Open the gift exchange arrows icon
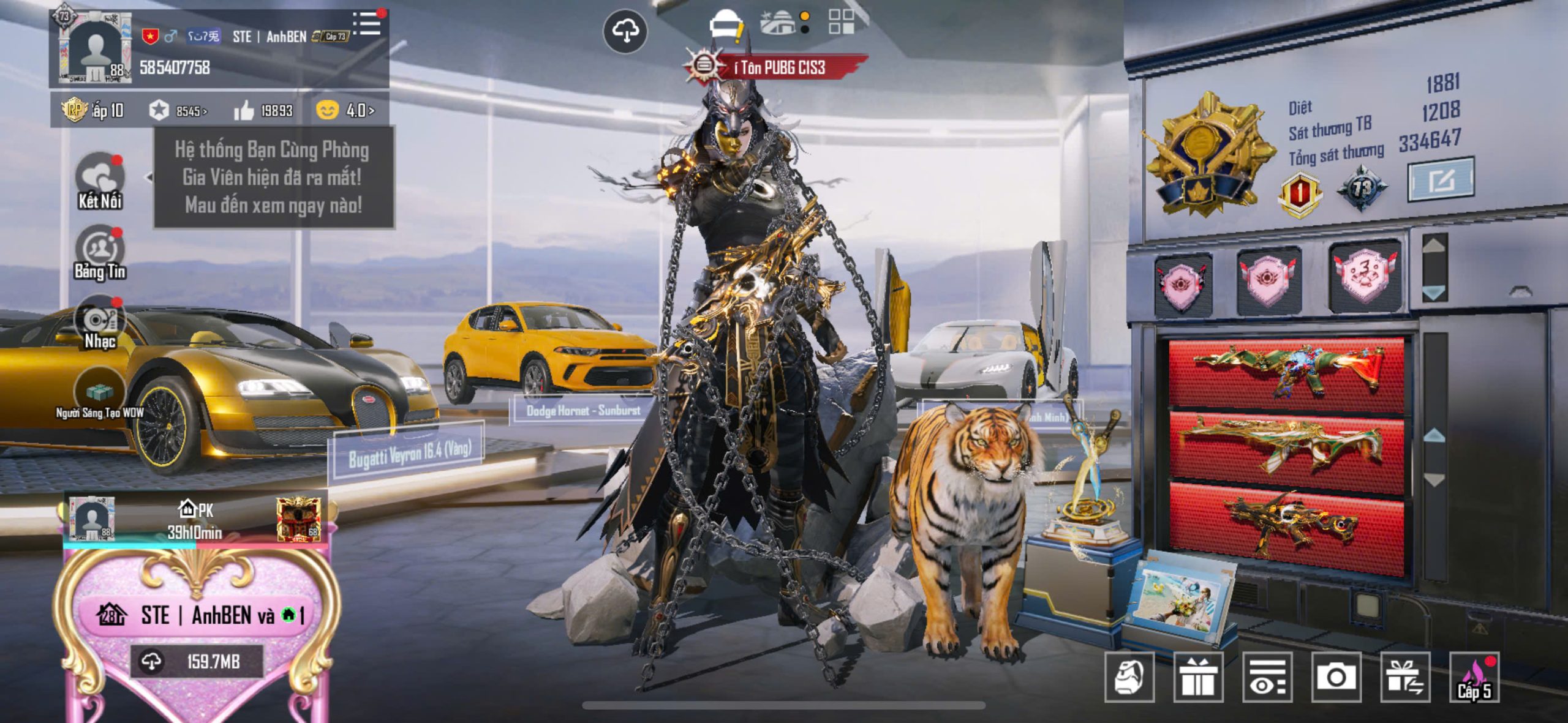The height and width of the screenshot is (723, 1568). click(1405, 677)
